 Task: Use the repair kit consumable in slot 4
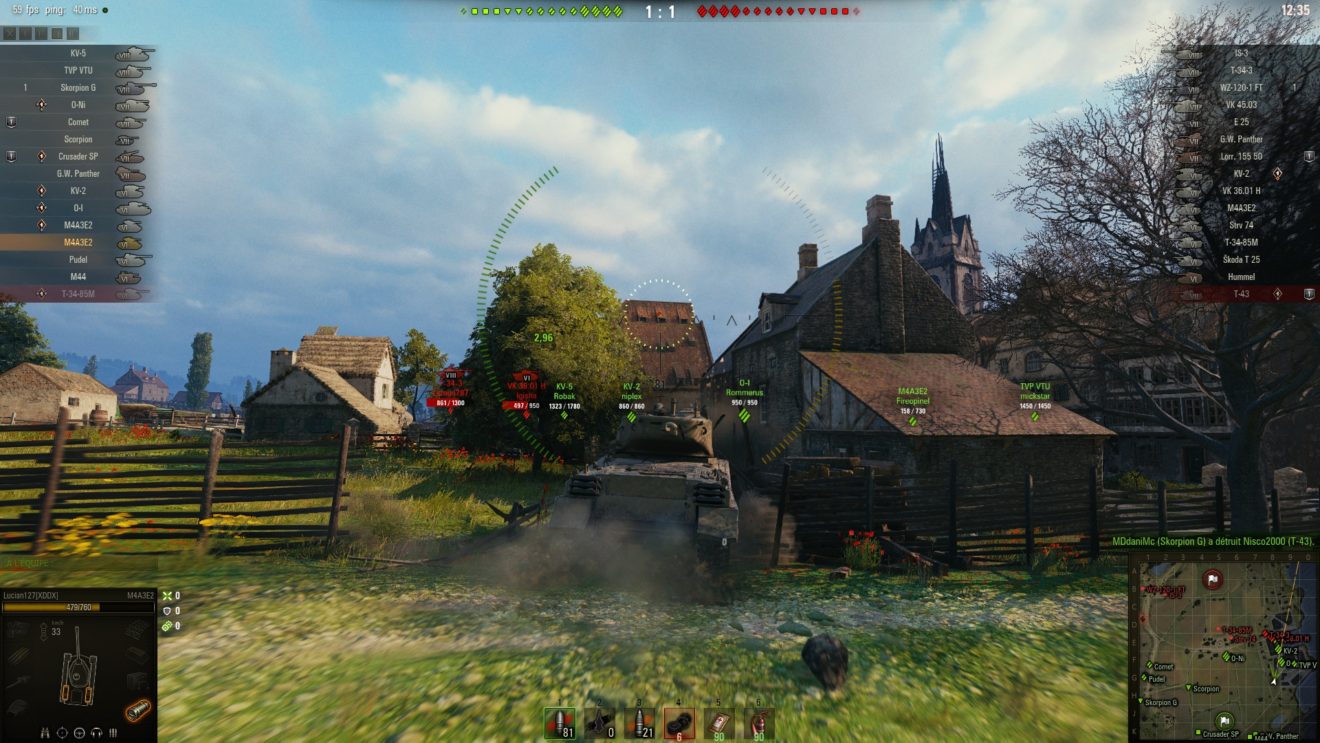(x=679, y=722)
